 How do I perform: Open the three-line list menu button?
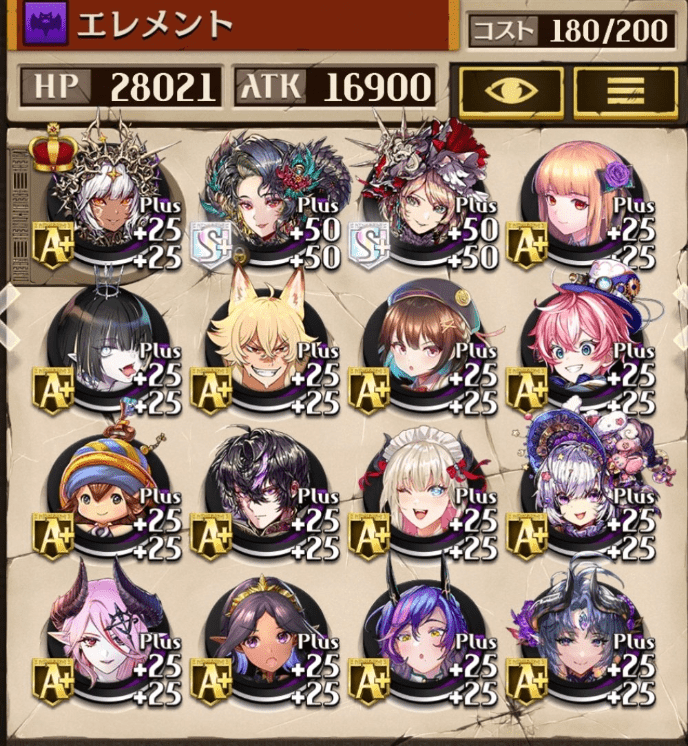coord(625,91)
